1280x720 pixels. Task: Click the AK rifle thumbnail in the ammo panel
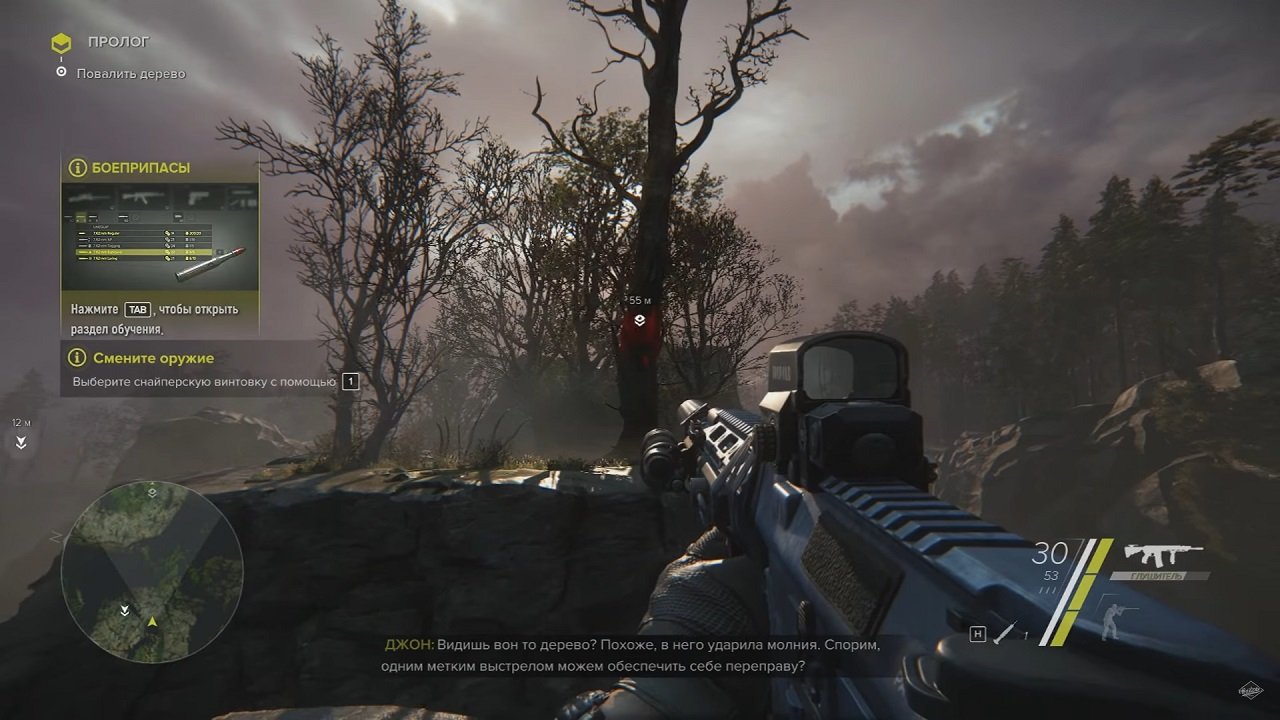point(143,196)
